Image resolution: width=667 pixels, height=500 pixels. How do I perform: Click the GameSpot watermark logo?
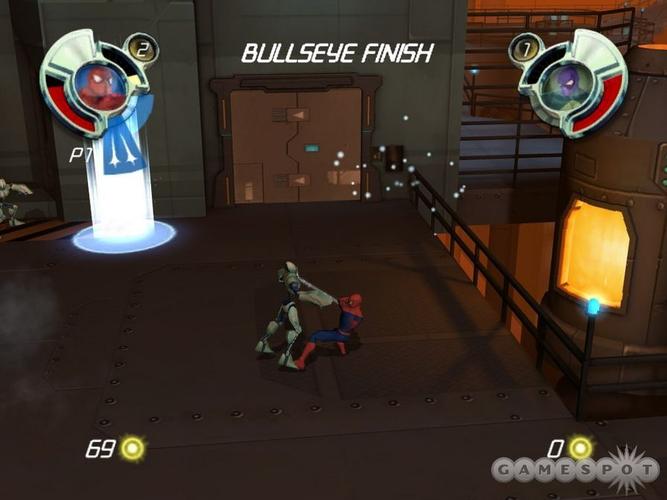pos(575,469)
